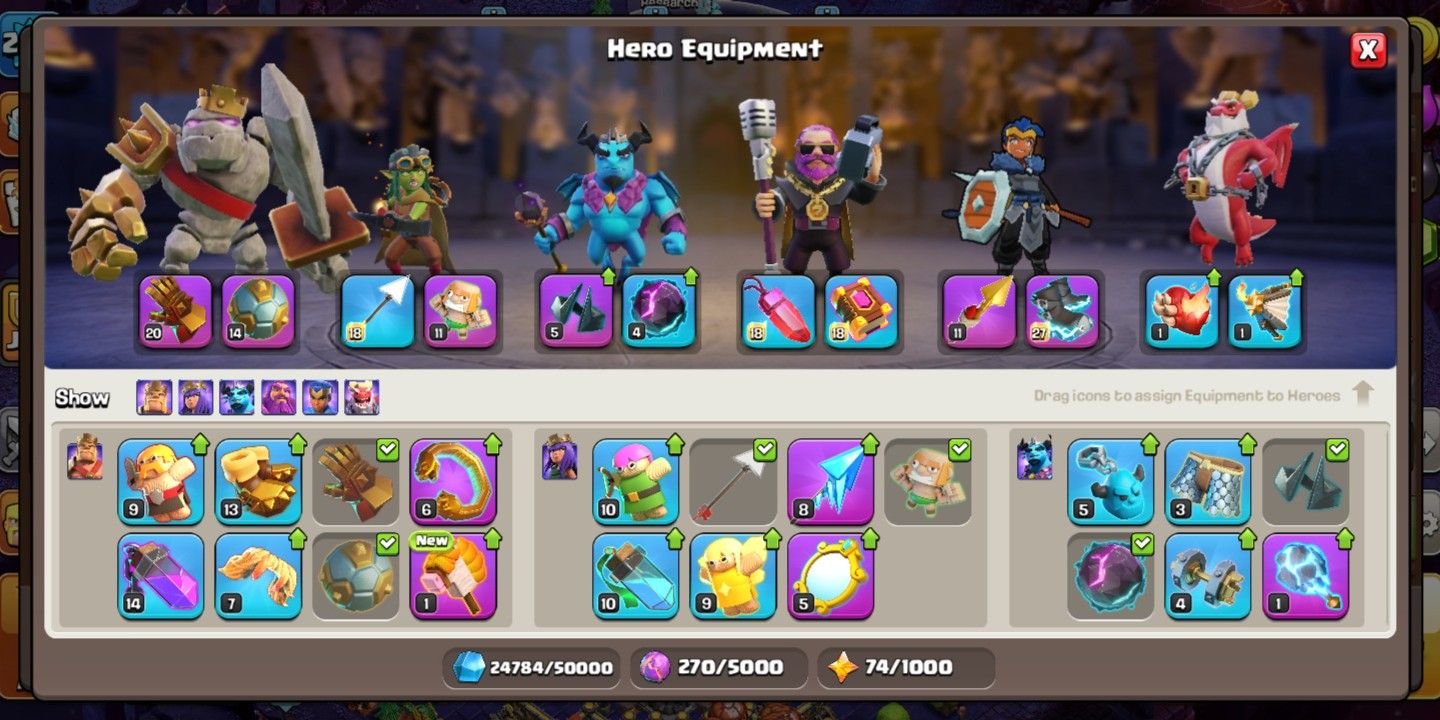1440x720 pixels.
Task: Select the Grand Warden portrait in the Show row
Action: click(278, 397)
